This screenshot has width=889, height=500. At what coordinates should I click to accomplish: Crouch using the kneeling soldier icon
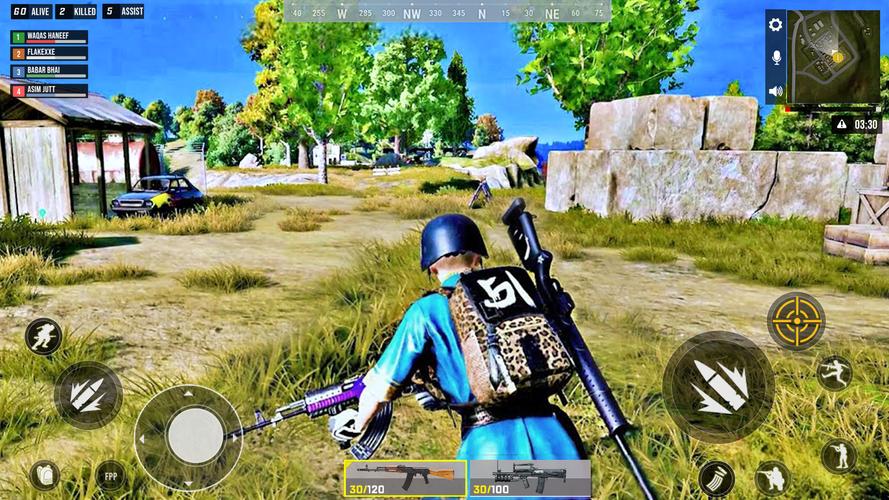[771, 477]
